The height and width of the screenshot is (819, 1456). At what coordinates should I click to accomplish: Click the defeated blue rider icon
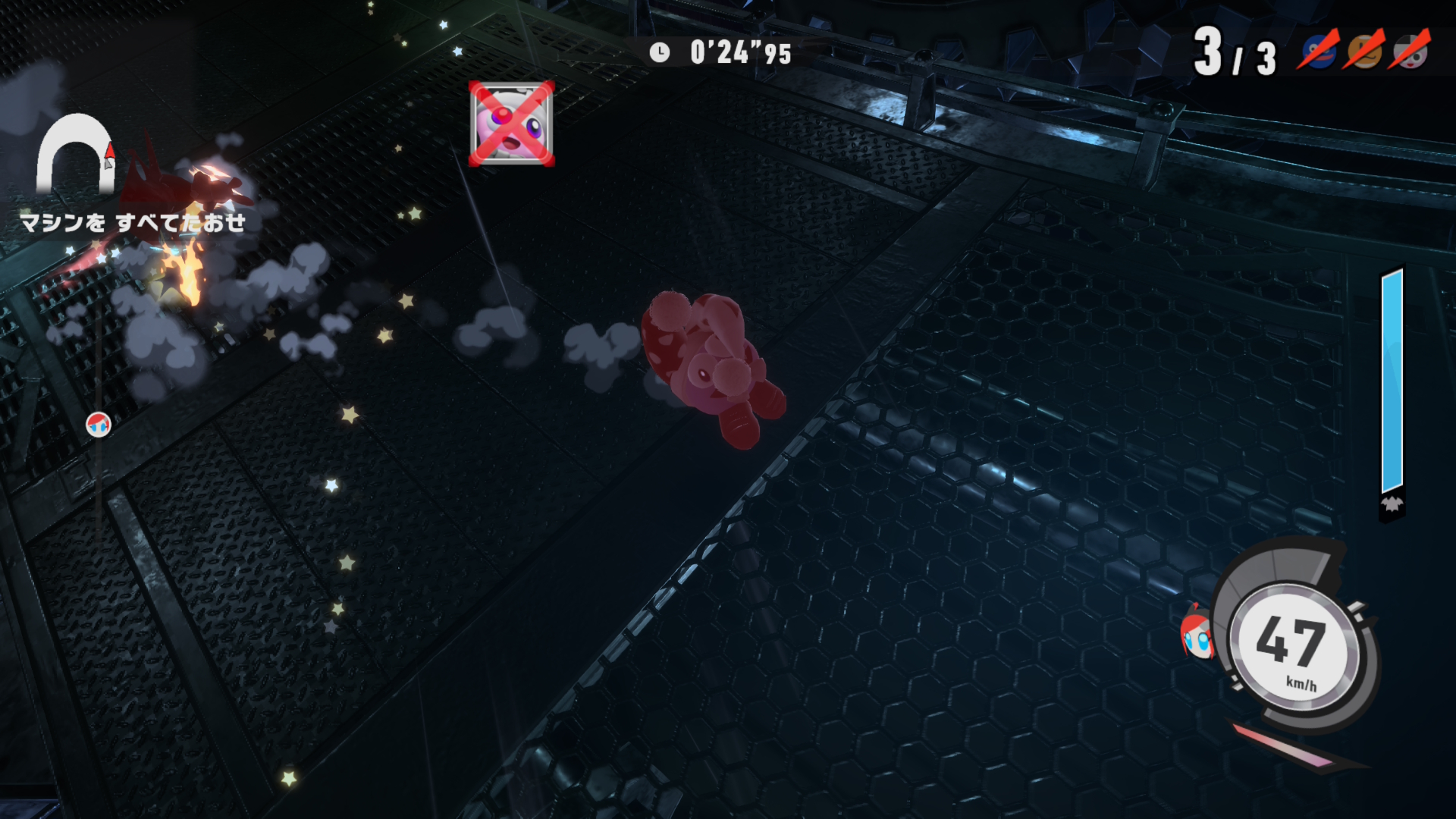(x=1319, y=50)
